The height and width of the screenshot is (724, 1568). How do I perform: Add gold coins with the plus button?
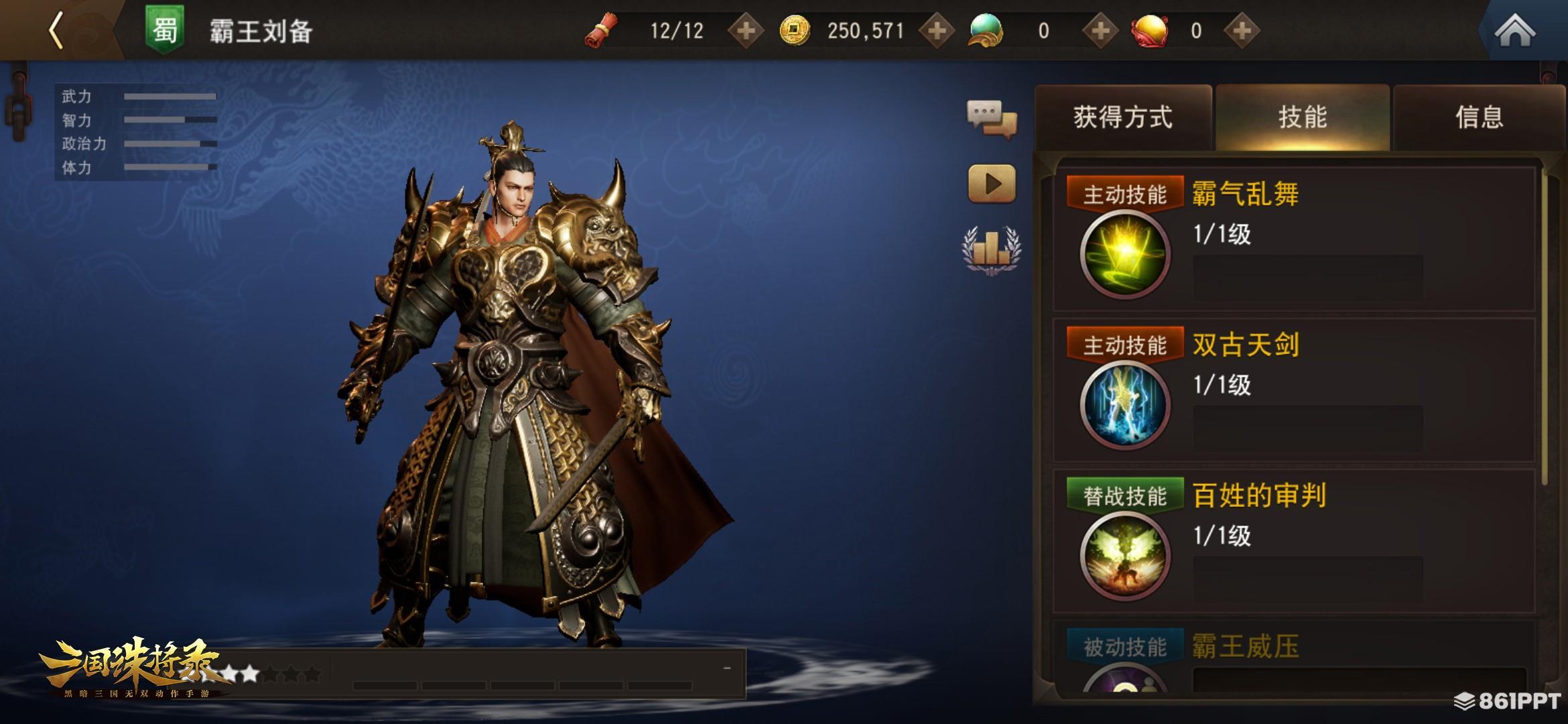[937, 31]
